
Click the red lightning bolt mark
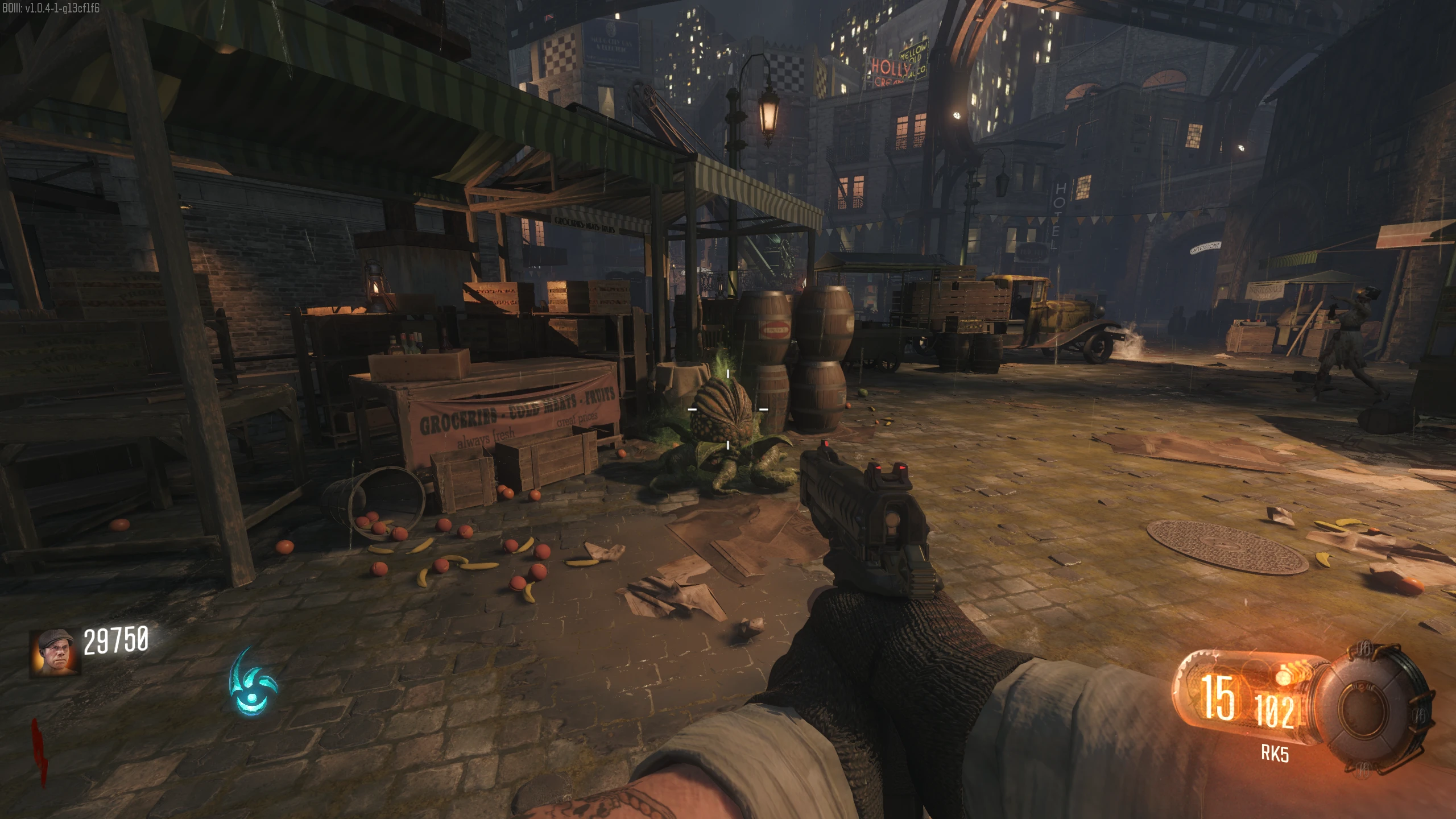point(40,751)
